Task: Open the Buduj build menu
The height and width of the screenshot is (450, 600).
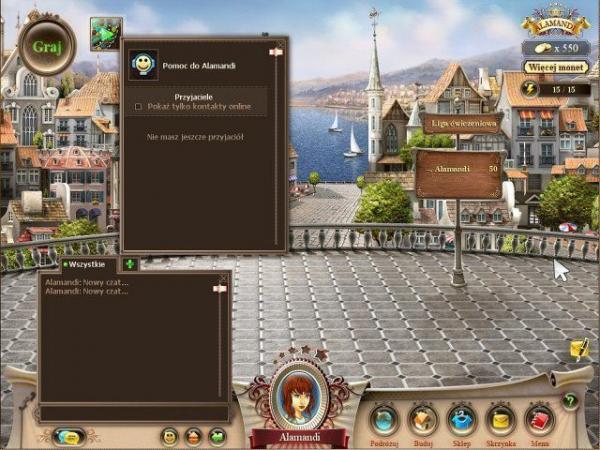Action: click(424, 419)
